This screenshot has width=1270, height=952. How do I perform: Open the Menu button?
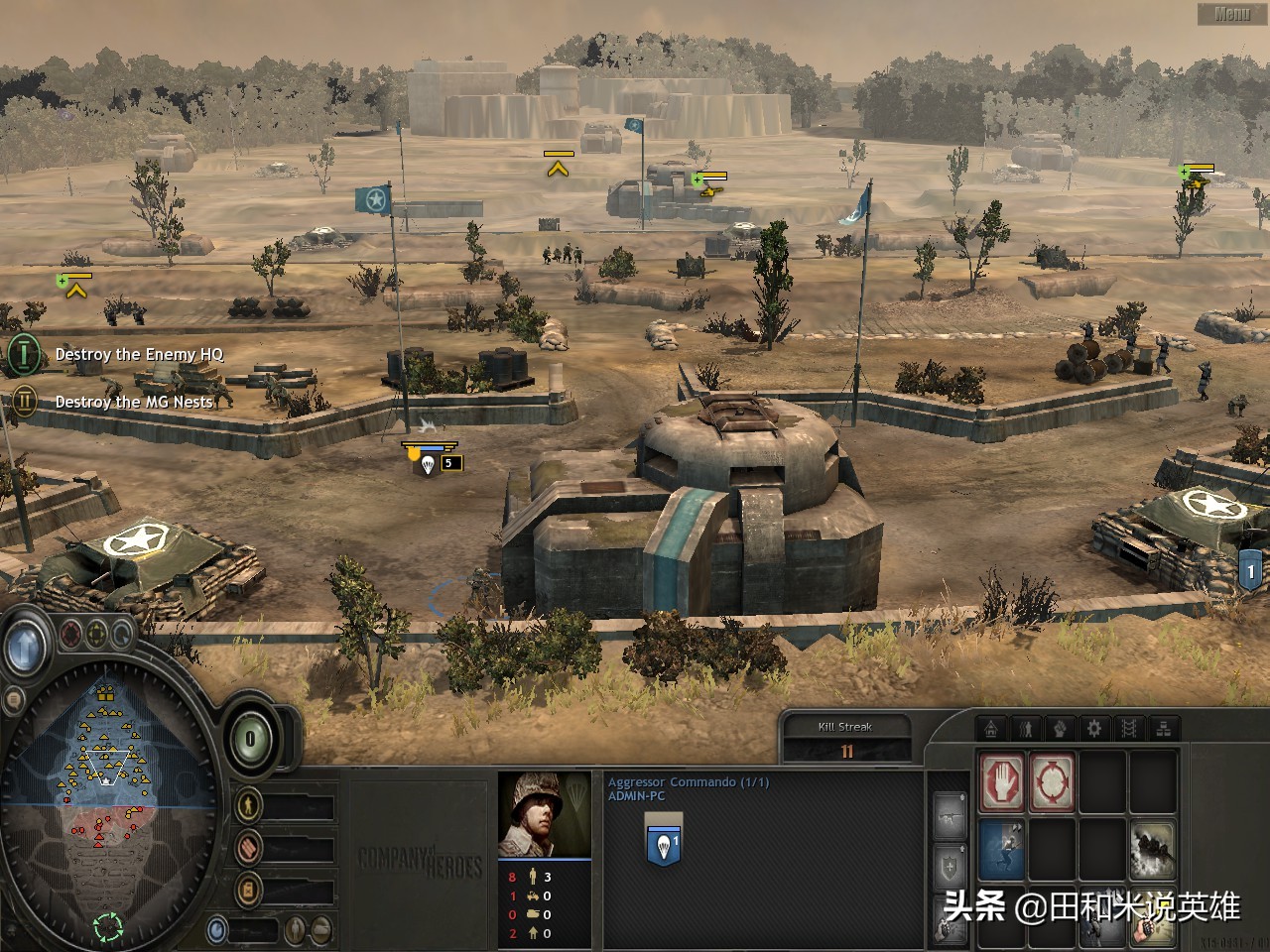pyautogui.click(x=1231, y=14)
